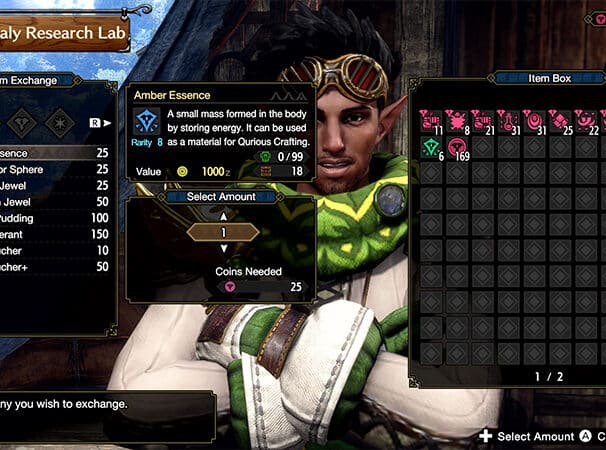Select the Jewel entry costing 50 coins
606x450 pixels.
click(x=55, y=202)
